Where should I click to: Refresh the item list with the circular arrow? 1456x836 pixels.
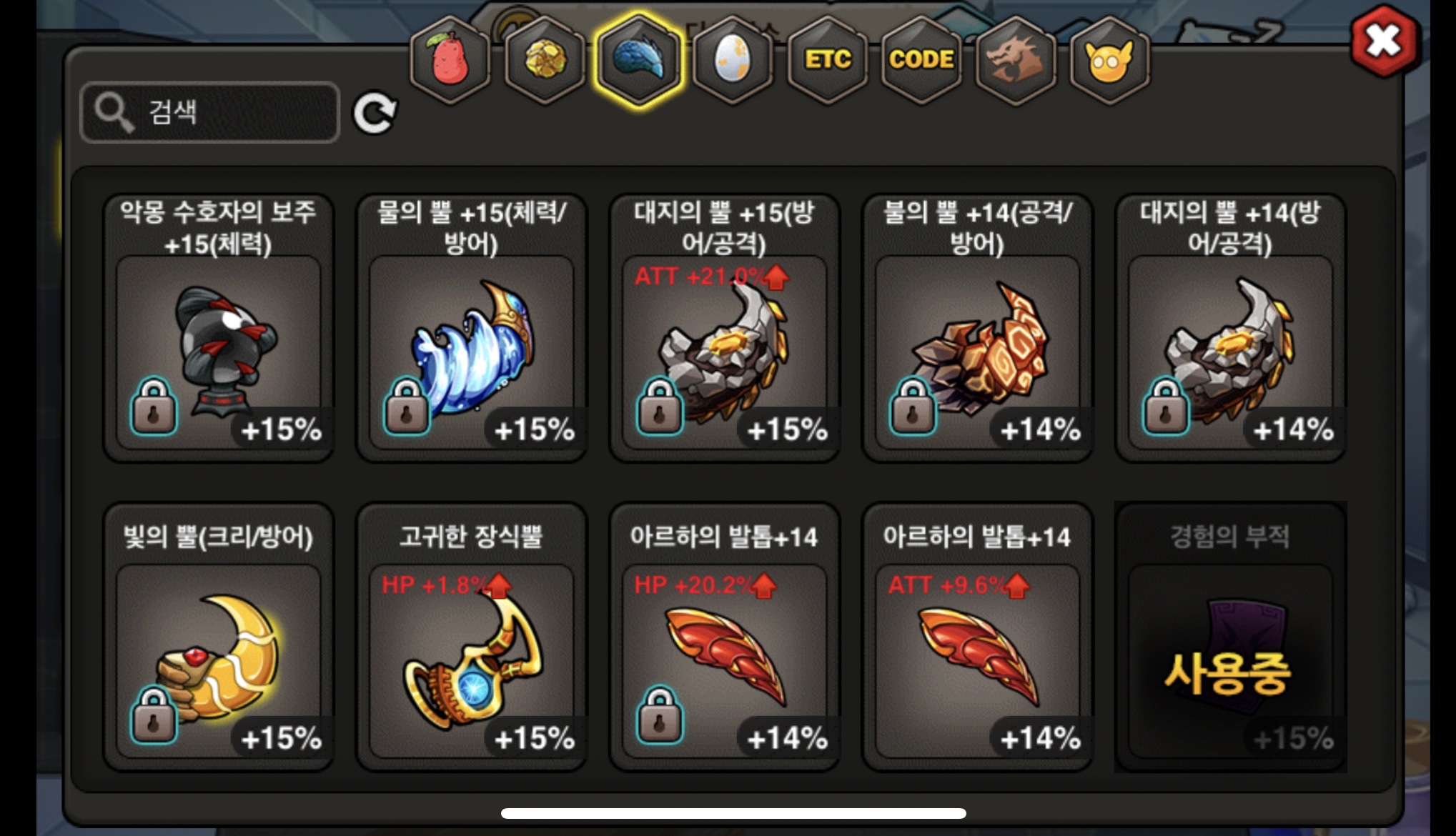tap(375, 113)
